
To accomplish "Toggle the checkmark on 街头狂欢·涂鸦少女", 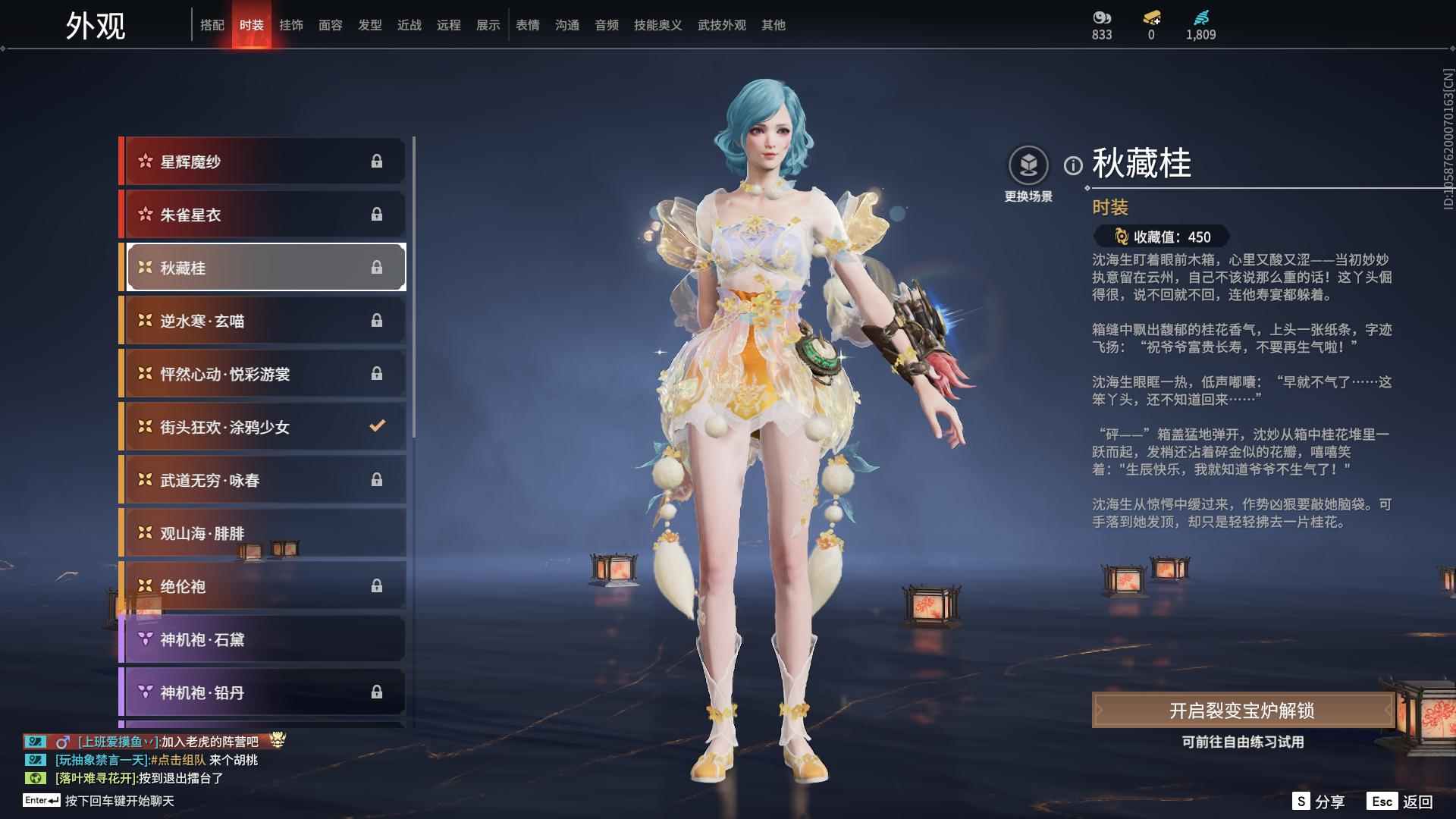I will point(377,427).
